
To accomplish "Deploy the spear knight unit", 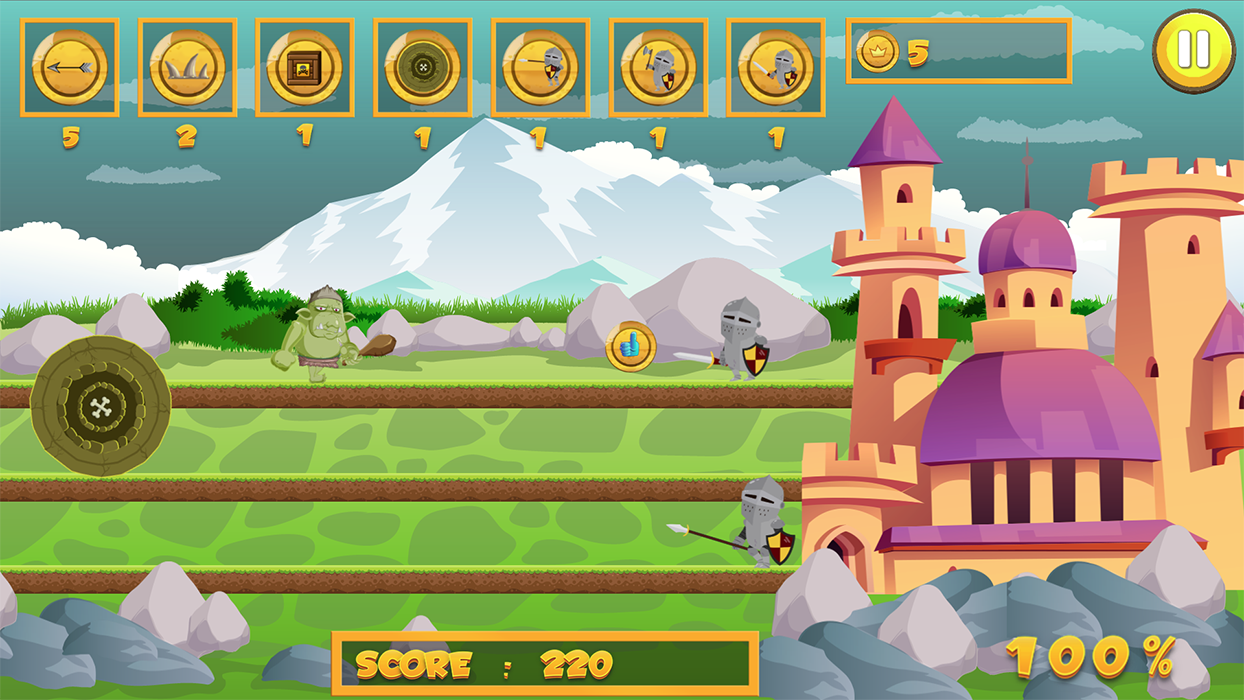I will click(541, 67).
